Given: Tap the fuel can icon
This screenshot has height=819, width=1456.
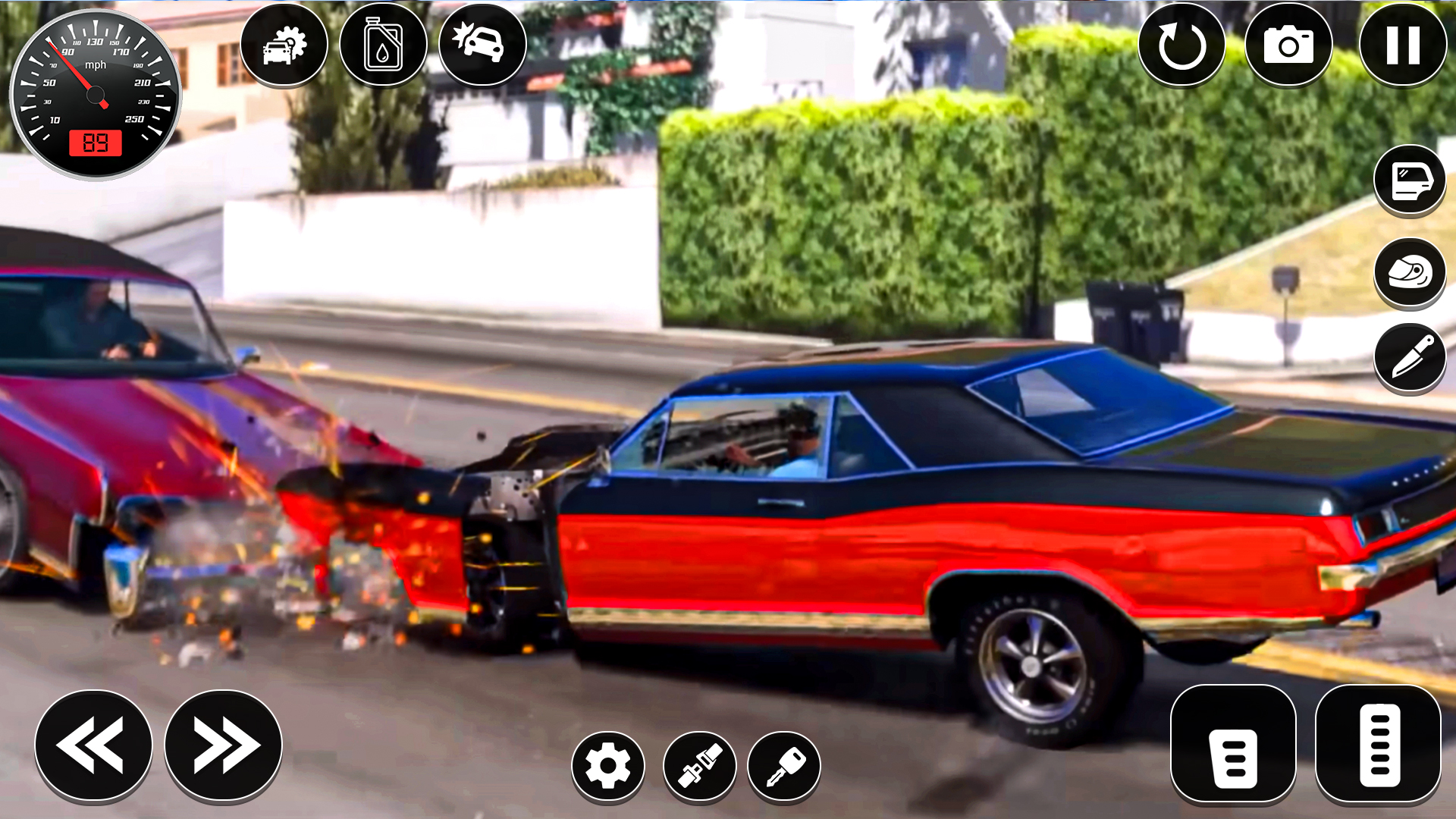Looking at the screenshot, I should coord(383,45).
